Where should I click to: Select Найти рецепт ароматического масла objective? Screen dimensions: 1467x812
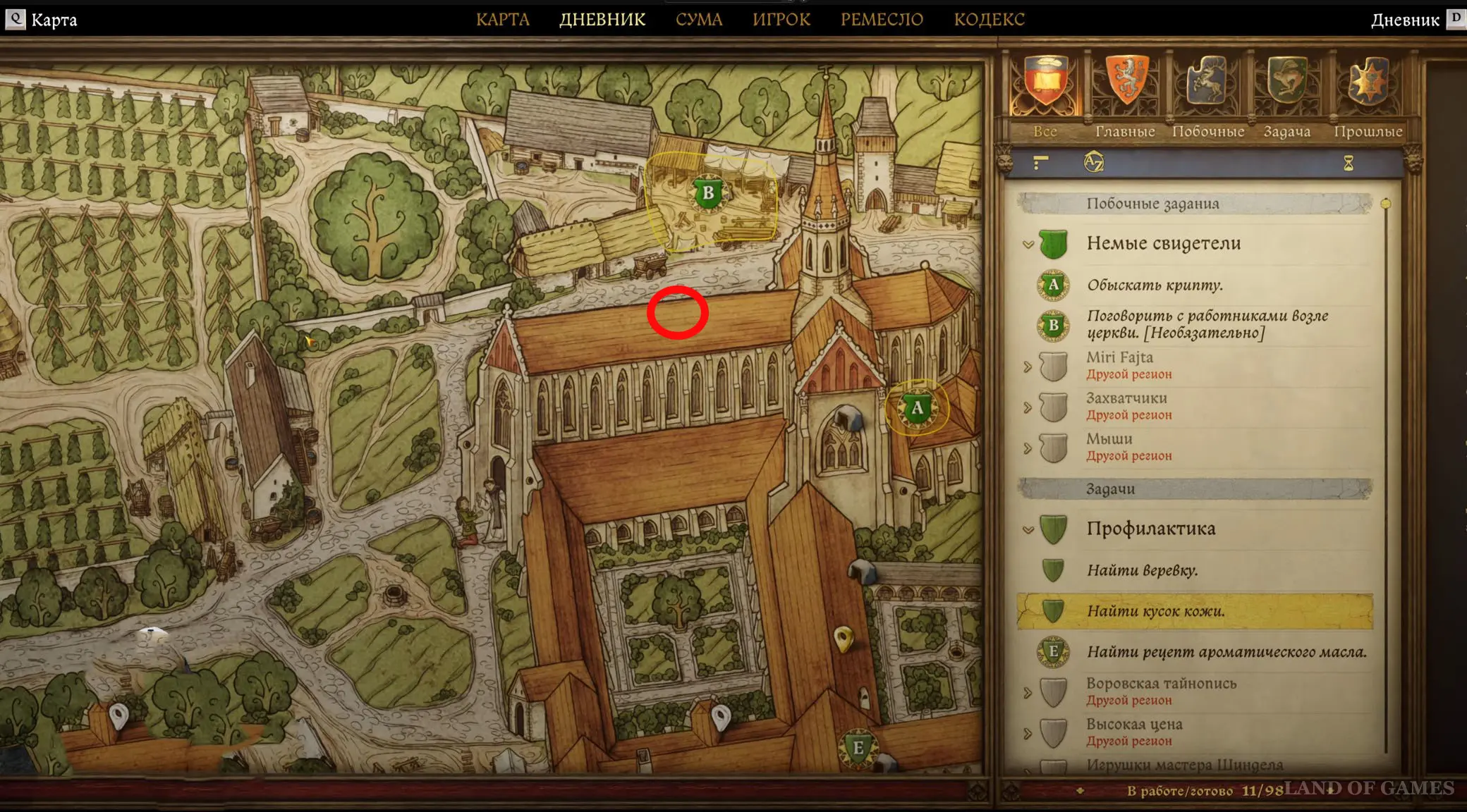(x=1226, y=652)
